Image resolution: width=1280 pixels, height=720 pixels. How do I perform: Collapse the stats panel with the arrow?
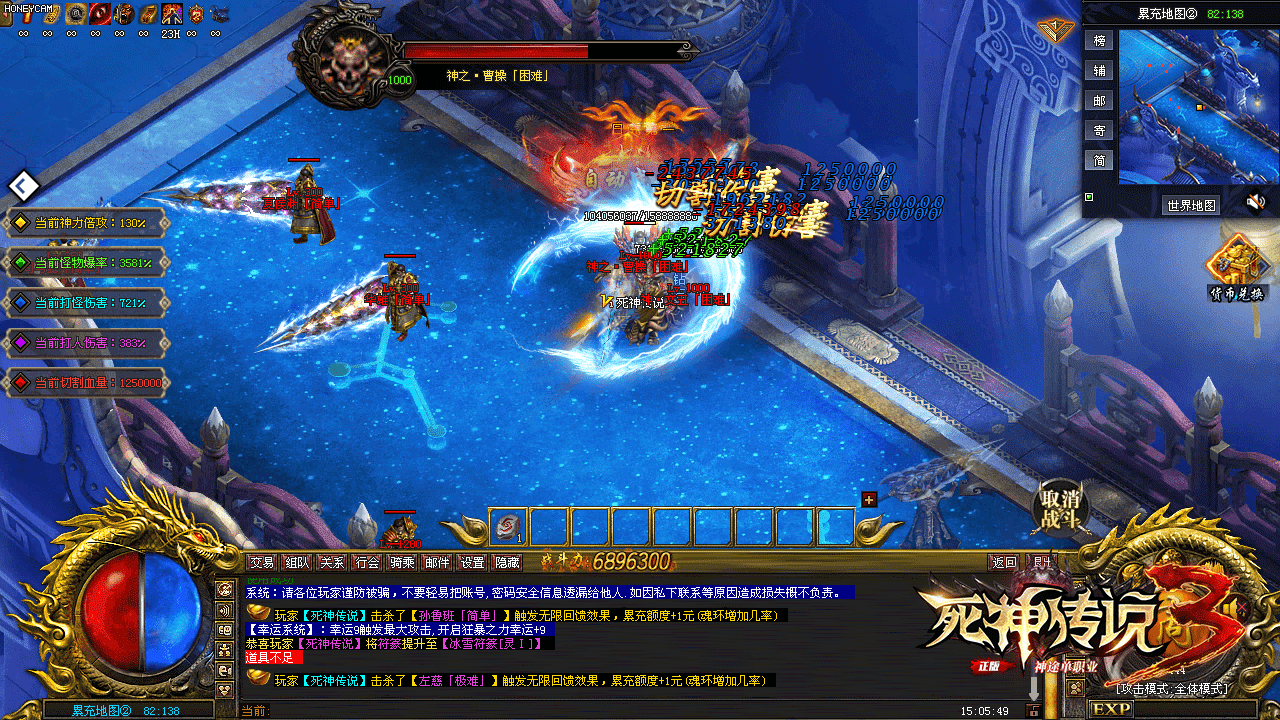(23, 185)
